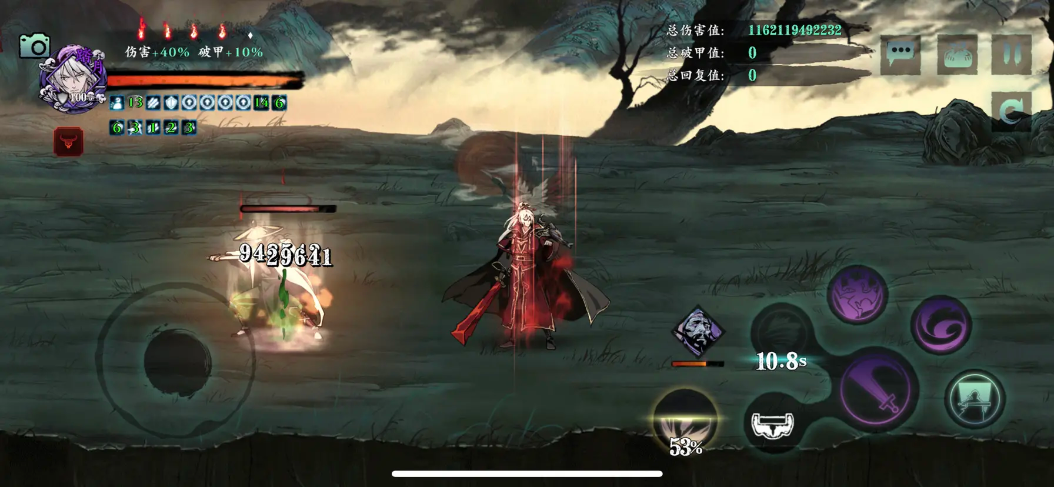Image resolution: width=1054 pixels, height=487 pixels.
Task: Open the chat speech bubble button
Action: (x=900, y=55)
